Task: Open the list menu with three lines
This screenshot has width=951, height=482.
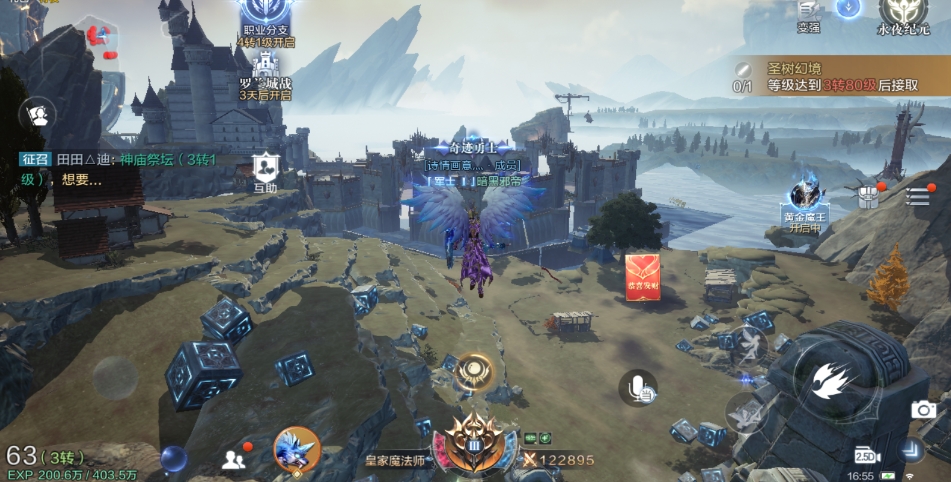Action: point(917,196)
